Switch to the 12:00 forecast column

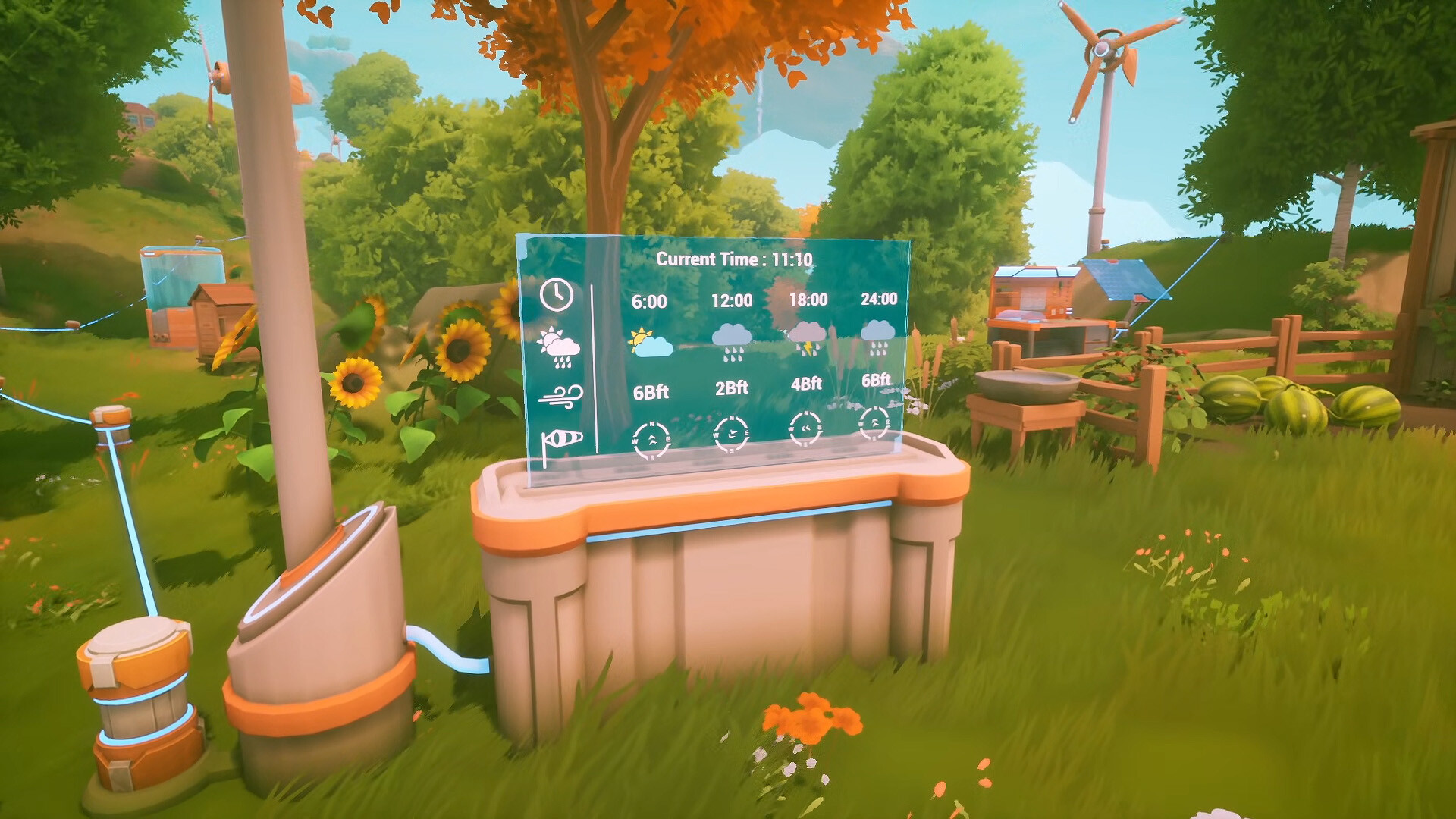pos(730,300)
